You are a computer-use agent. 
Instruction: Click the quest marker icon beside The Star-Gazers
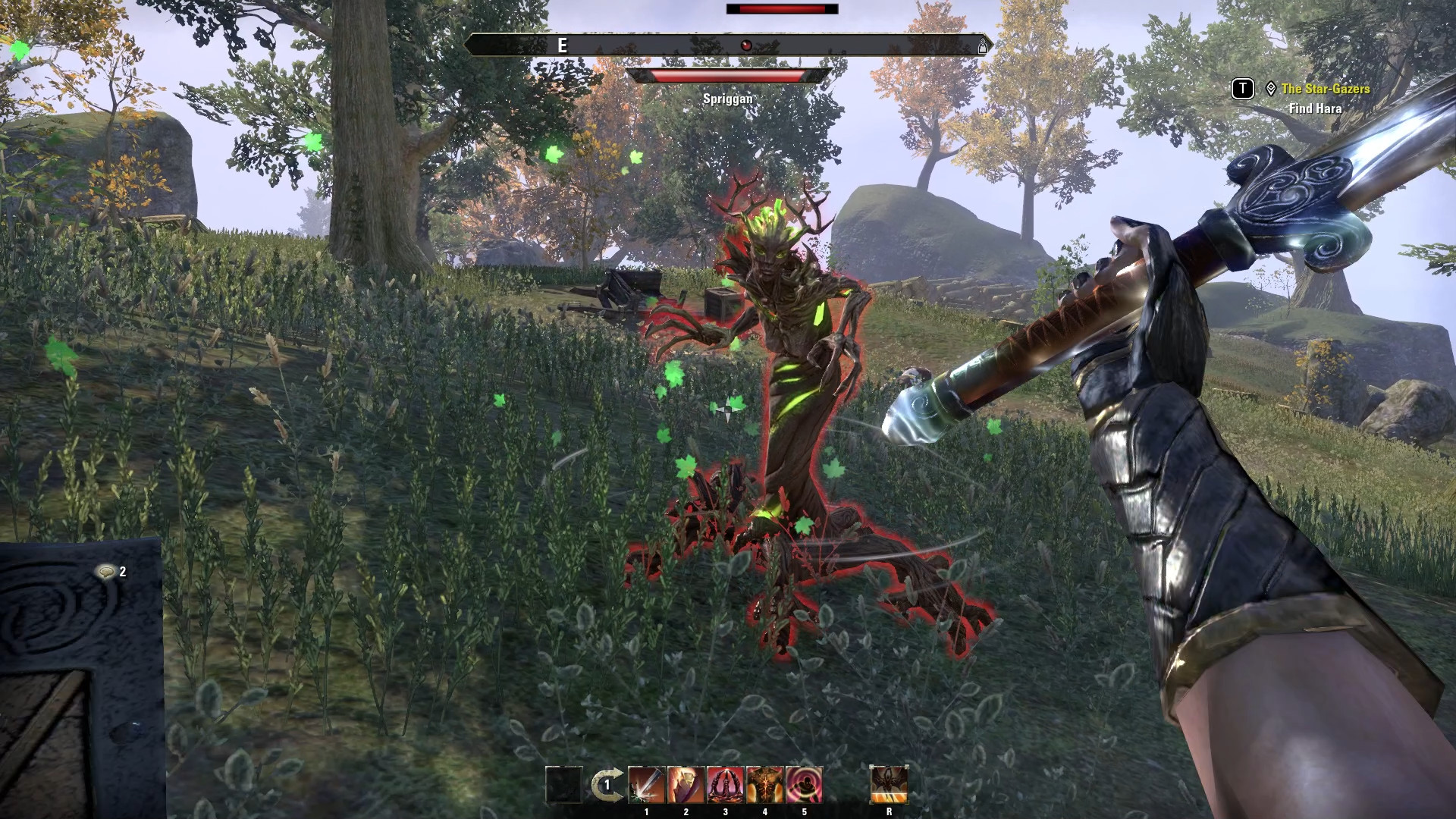pyautogui.click(x=1271, y=89)
